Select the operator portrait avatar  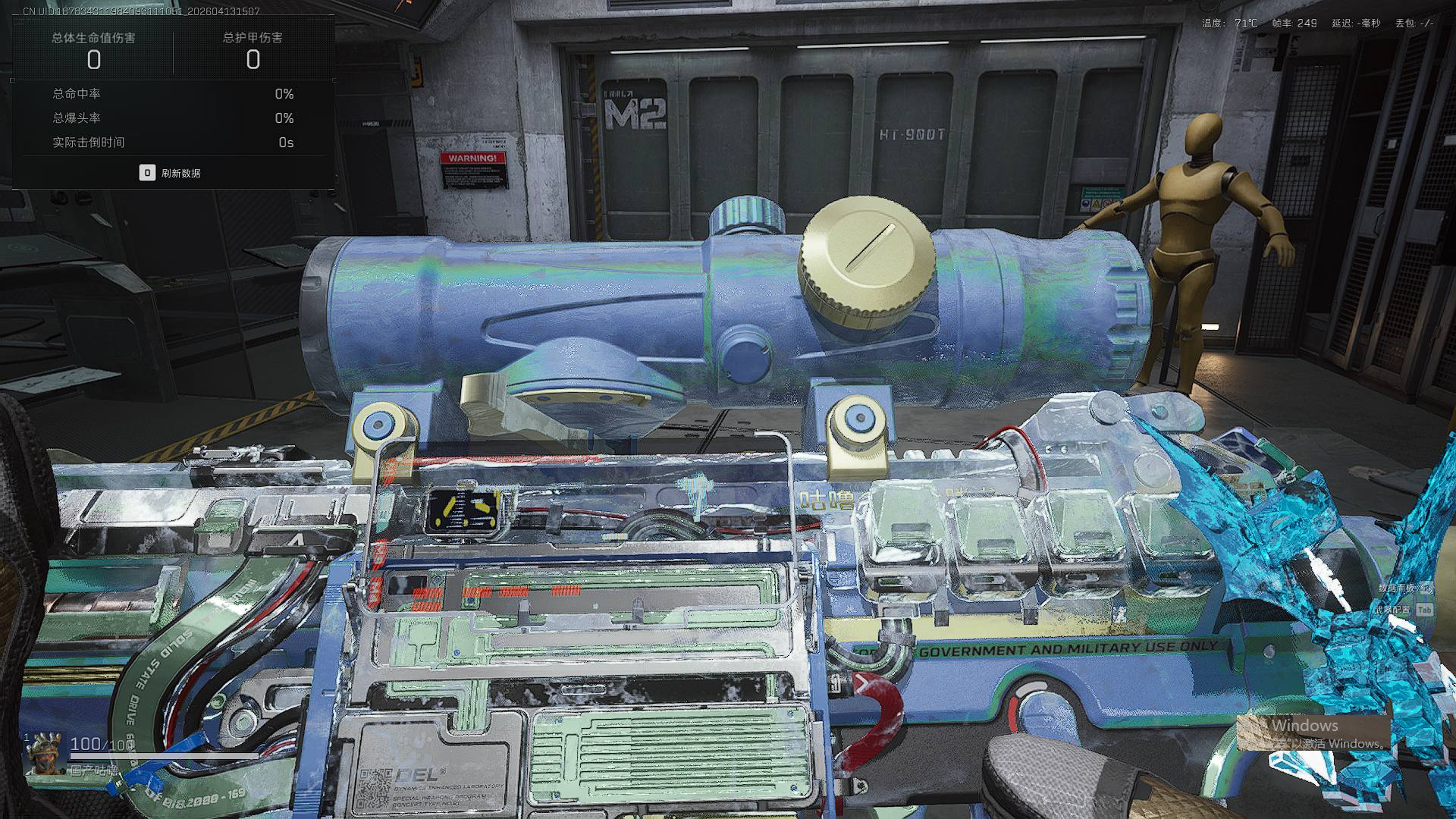point(44,753)
